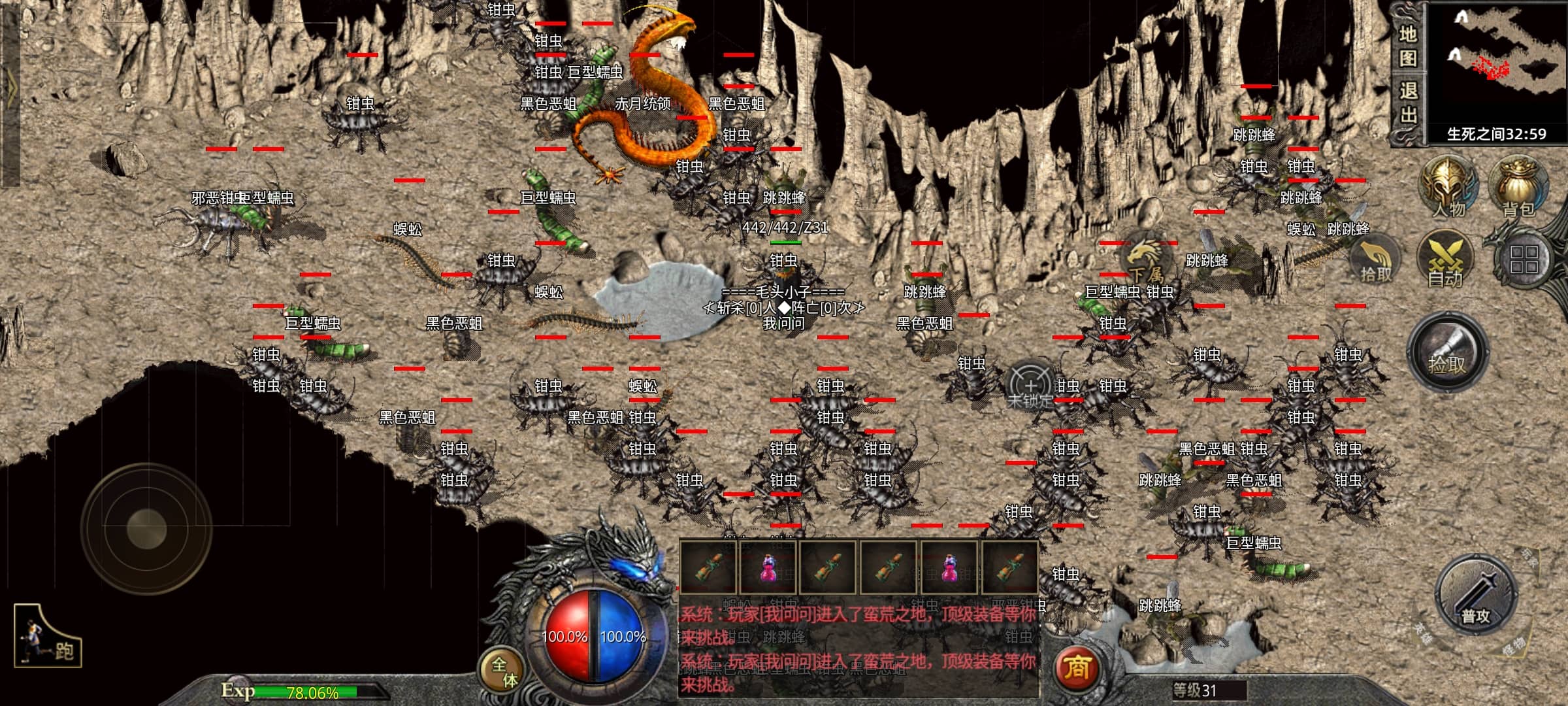The height and width of the screenshot is (706, 1568).
Task: Select the 怪物 monster target filter
Action: pyautogui.click(x=1514, y=646)
